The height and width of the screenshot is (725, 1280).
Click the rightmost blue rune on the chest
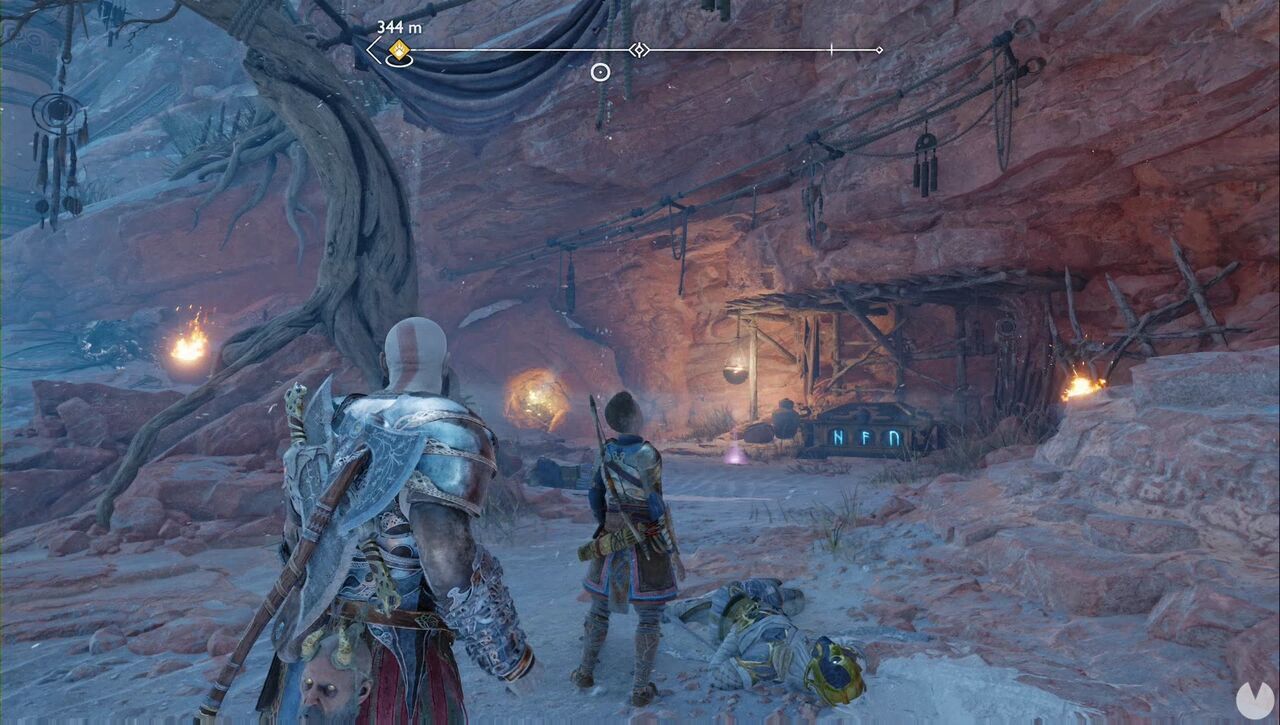click(892, 437)
